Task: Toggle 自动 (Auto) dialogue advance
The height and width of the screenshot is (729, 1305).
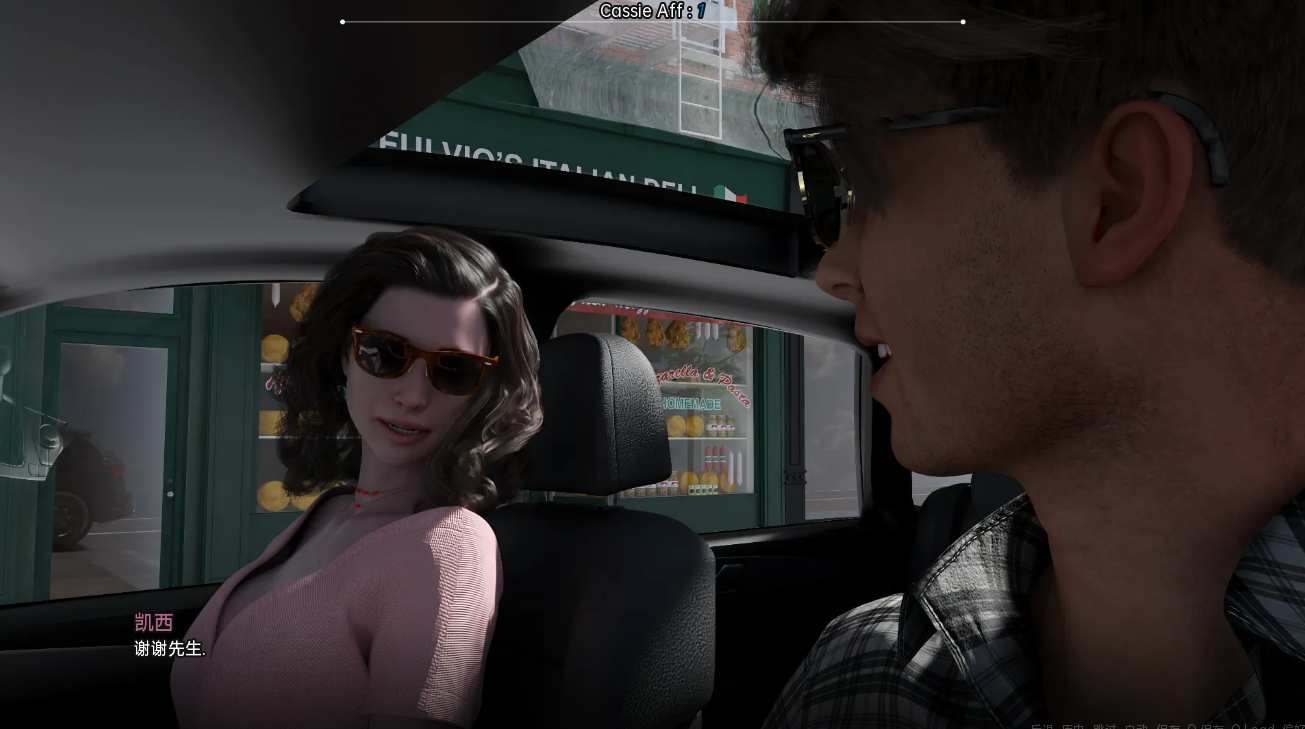Action: [1136, 727]
